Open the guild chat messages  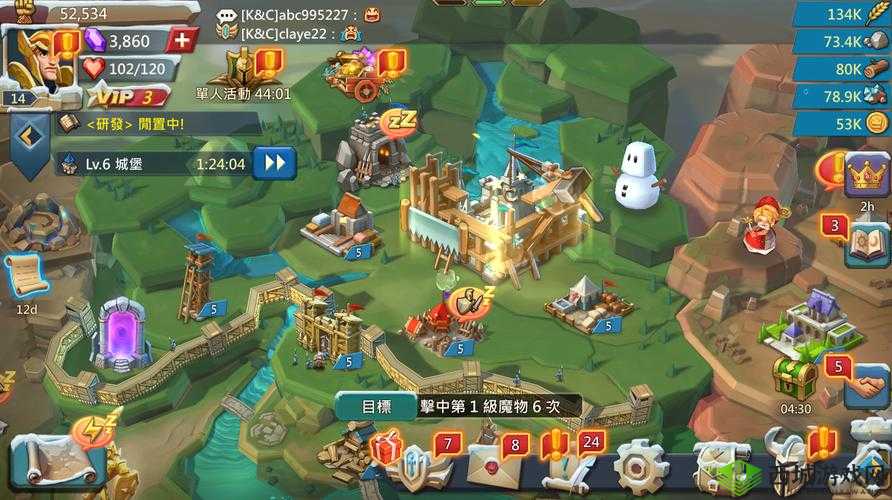[x=300, y=24]
